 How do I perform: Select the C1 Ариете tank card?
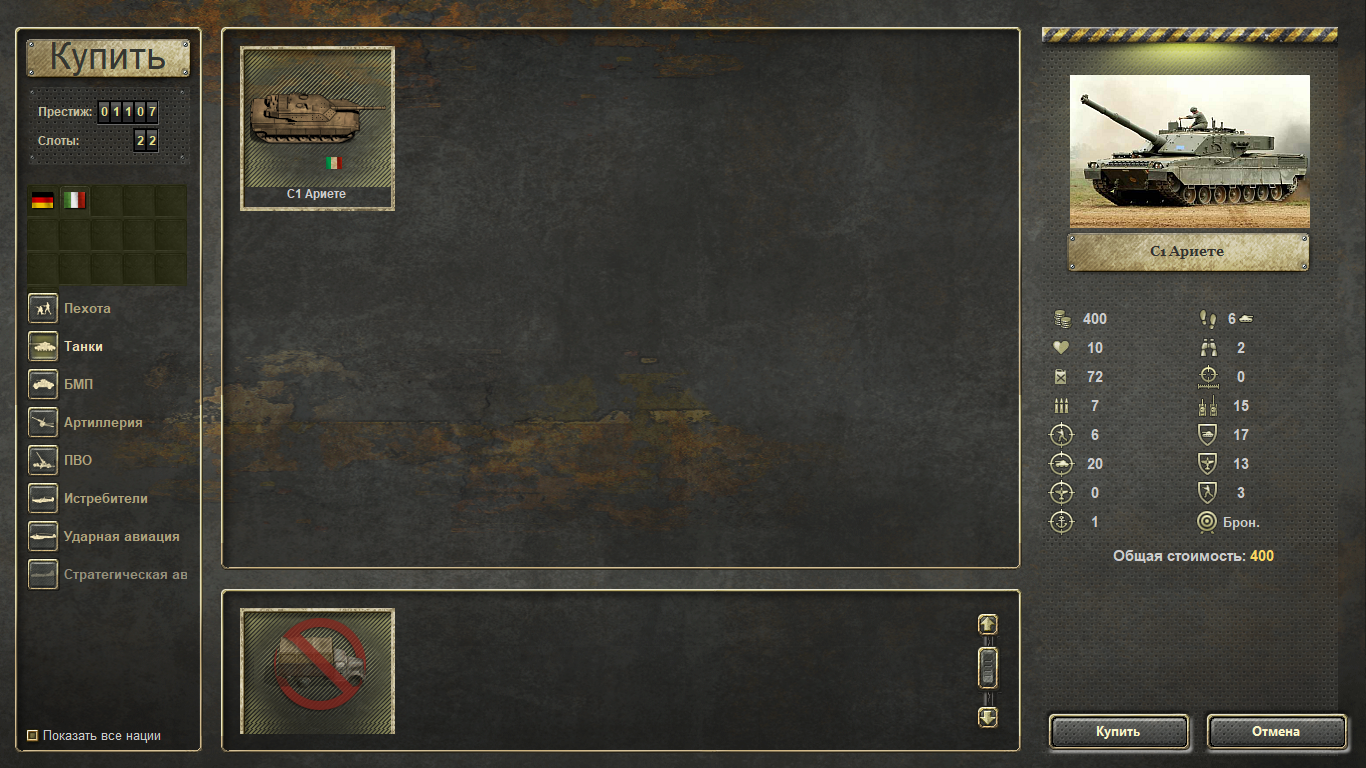pos(317,128)
